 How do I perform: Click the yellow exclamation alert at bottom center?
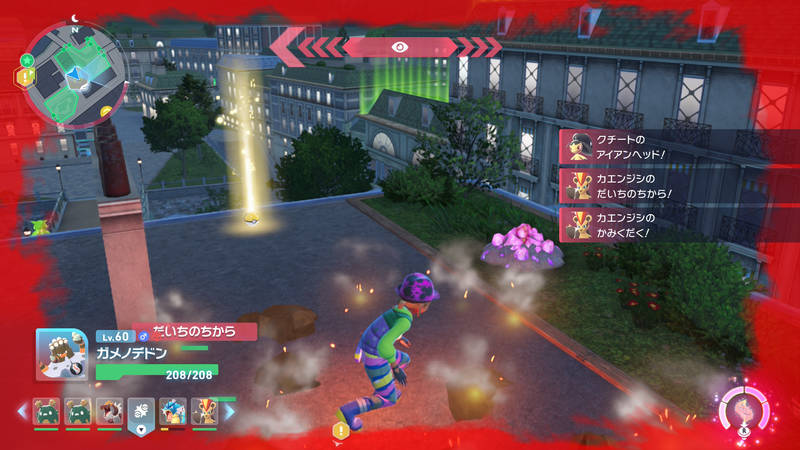point(340,430)
